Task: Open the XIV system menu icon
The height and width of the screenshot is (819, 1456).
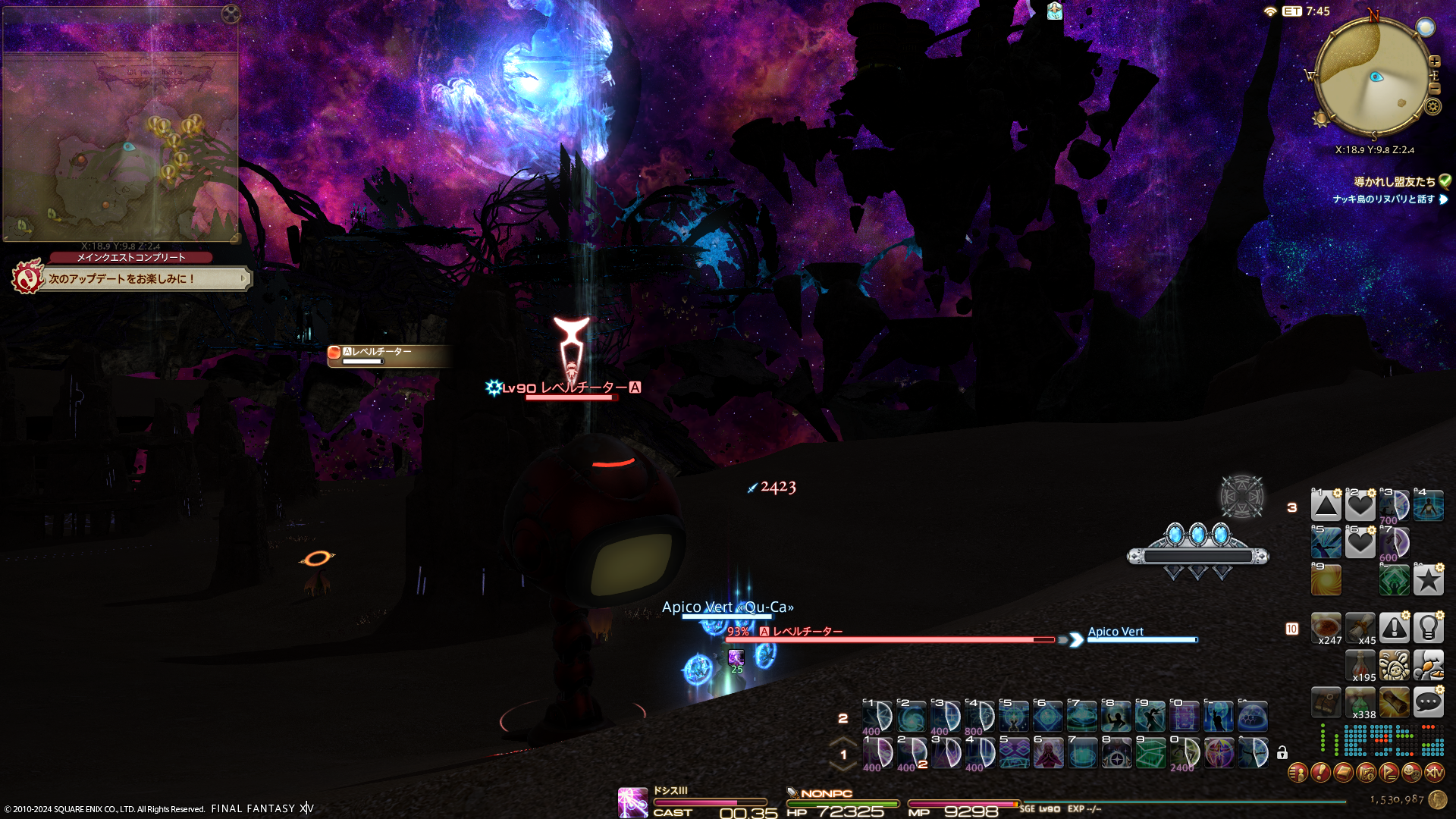Action: click(x=1434, y=773)
